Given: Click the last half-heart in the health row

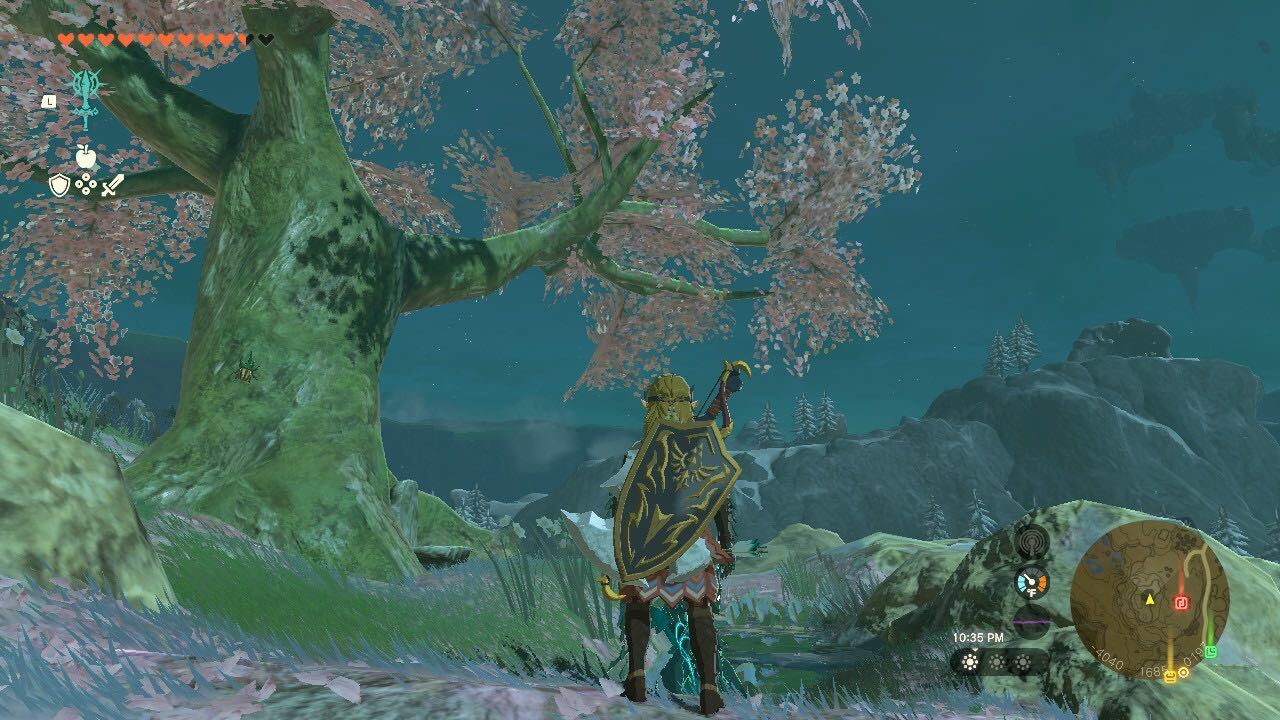Looking at the screenshot, I should point(244,39).
